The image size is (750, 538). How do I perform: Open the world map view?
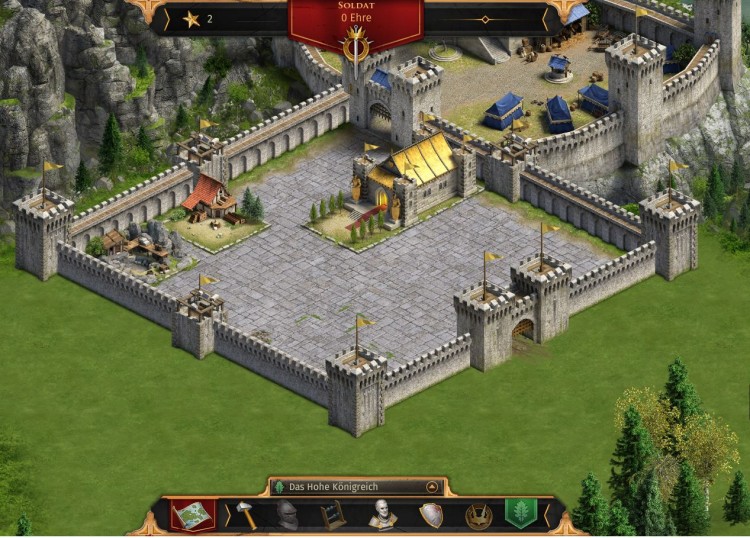tap(192, 515)
